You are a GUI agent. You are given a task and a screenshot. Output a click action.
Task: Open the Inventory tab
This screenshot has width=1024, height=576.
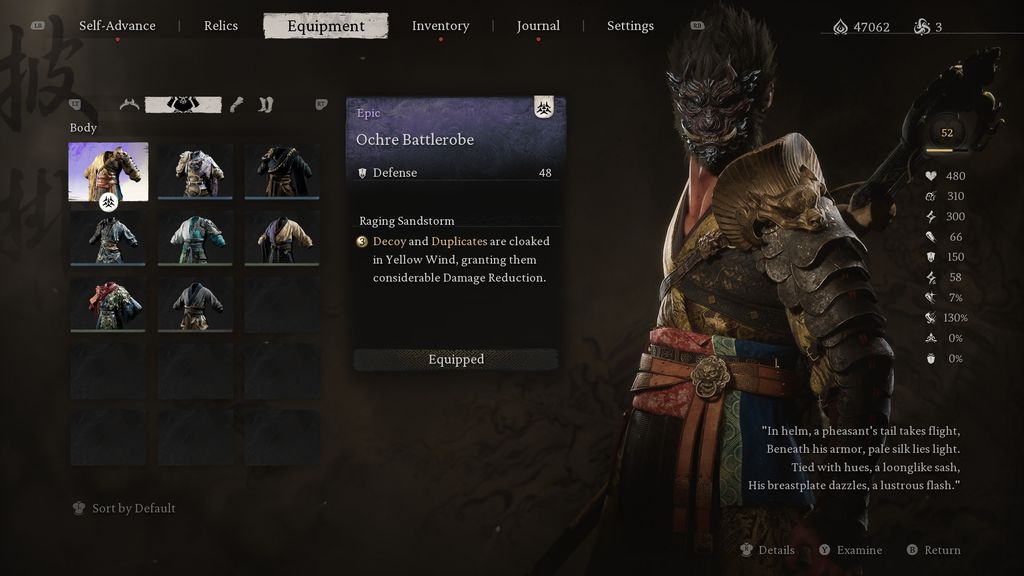(440, 26)
